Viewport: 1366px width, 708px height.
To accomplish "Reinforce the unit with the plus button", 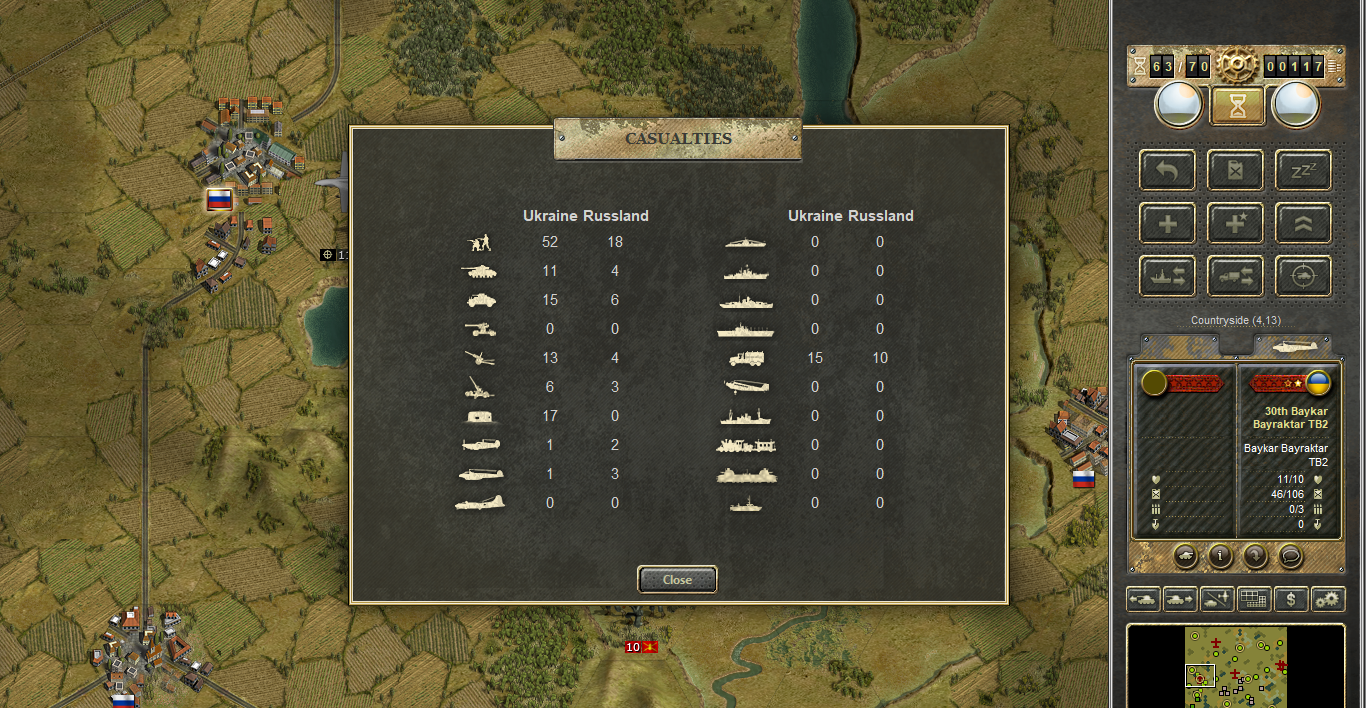I will coord(1167,223).
